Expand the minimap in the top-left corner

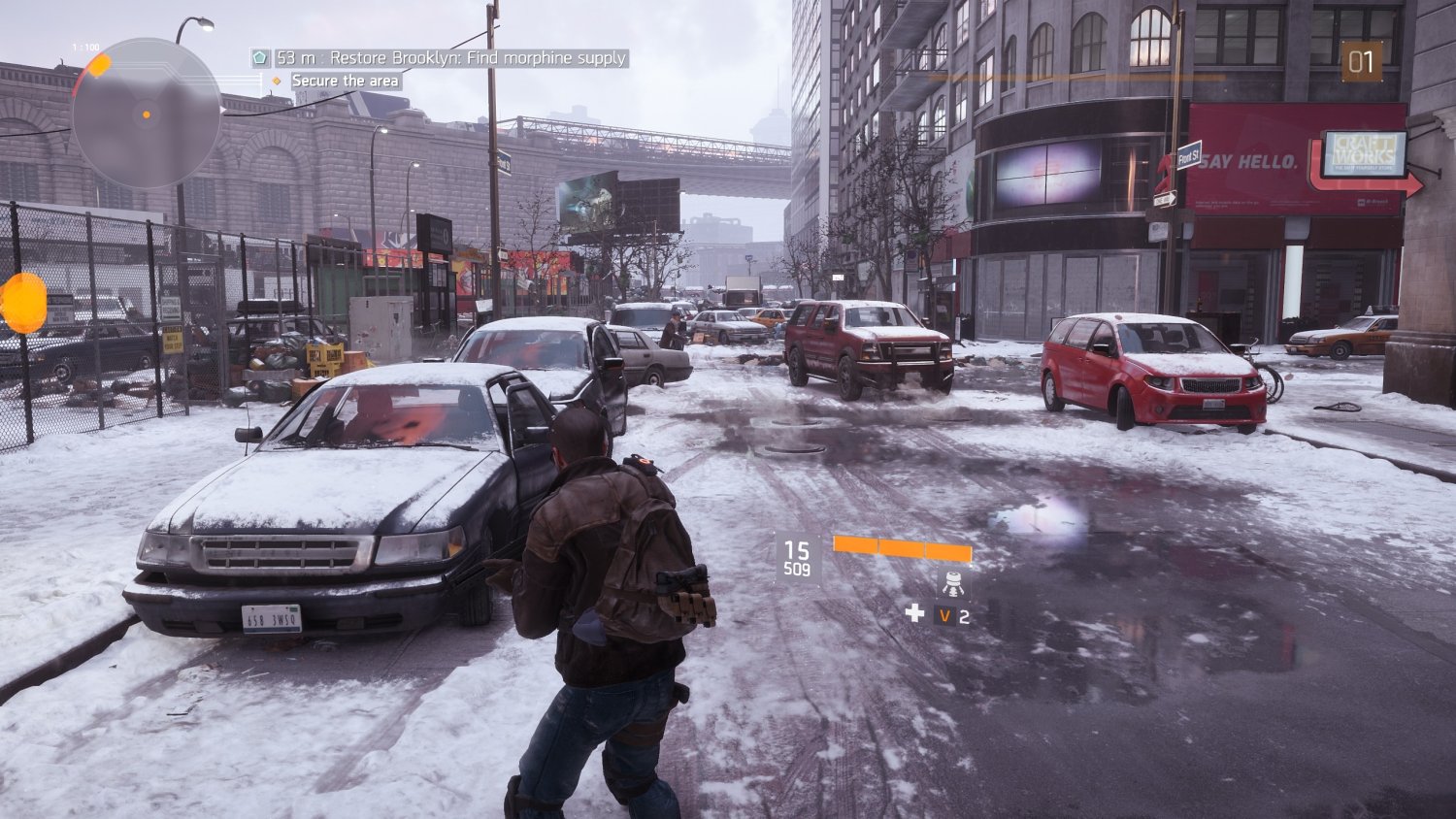(x=146, y=107)
